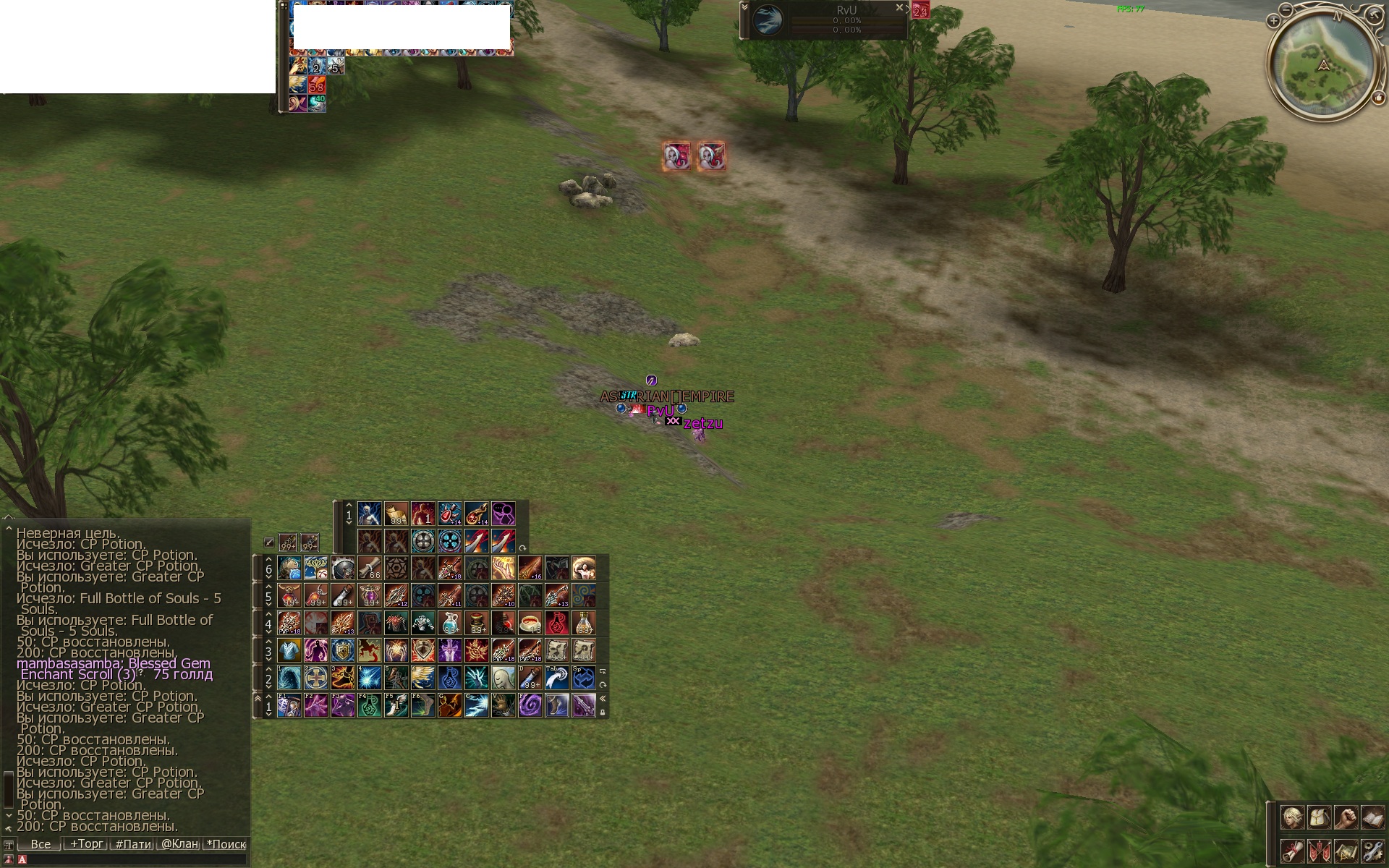Open the skills book icon
Screen dimensions: 1389x868
coord(1372,818)
